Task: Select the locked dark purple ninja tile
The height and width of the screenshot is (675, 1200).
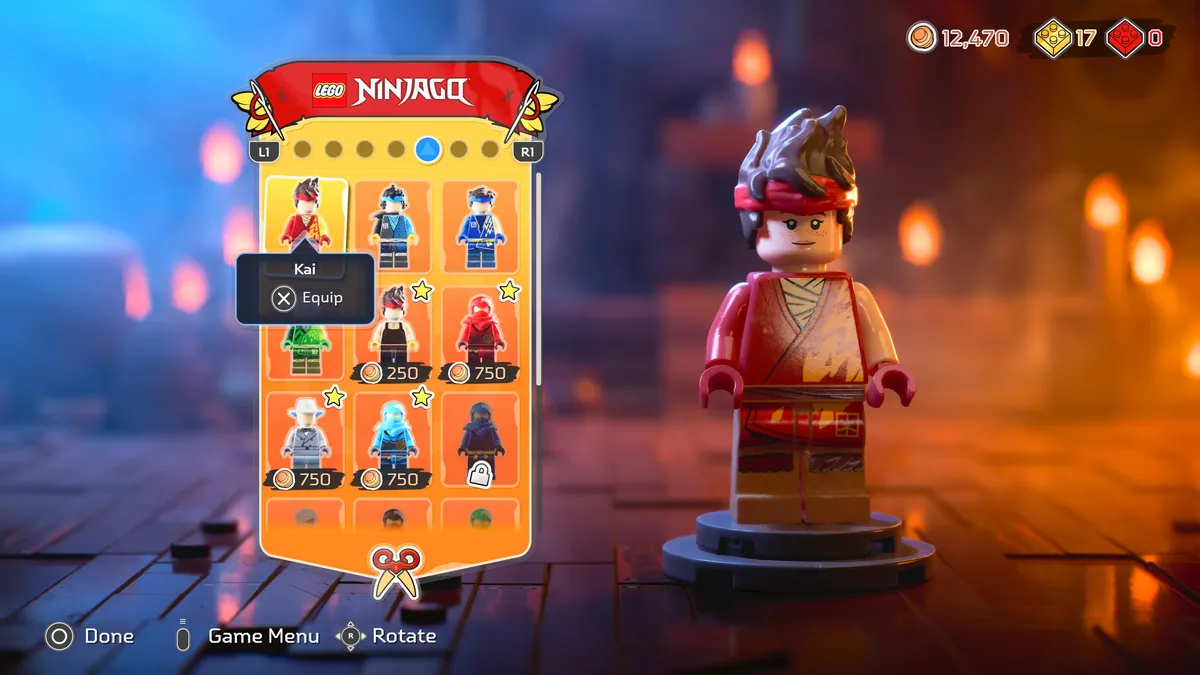Action: (481, 441)
